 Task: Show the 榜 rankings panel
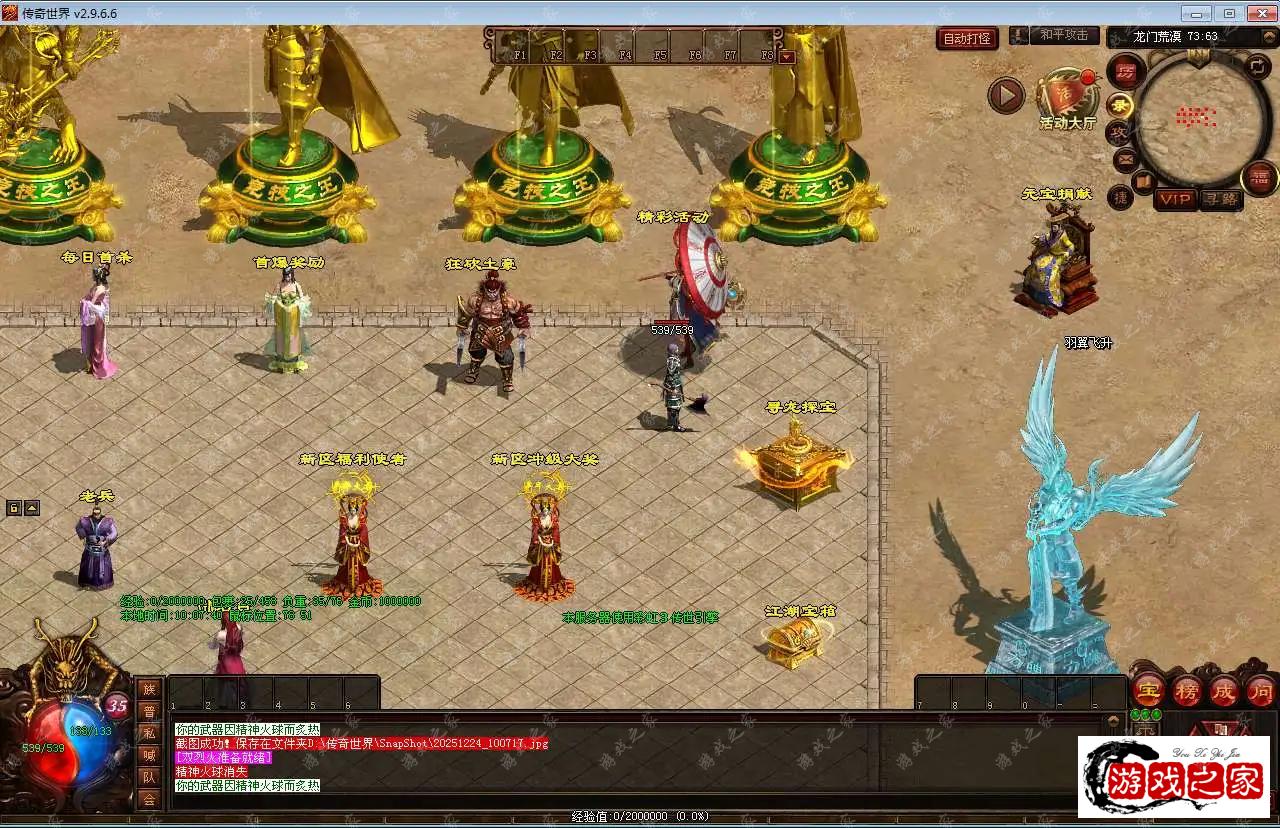pos(1187,691)
